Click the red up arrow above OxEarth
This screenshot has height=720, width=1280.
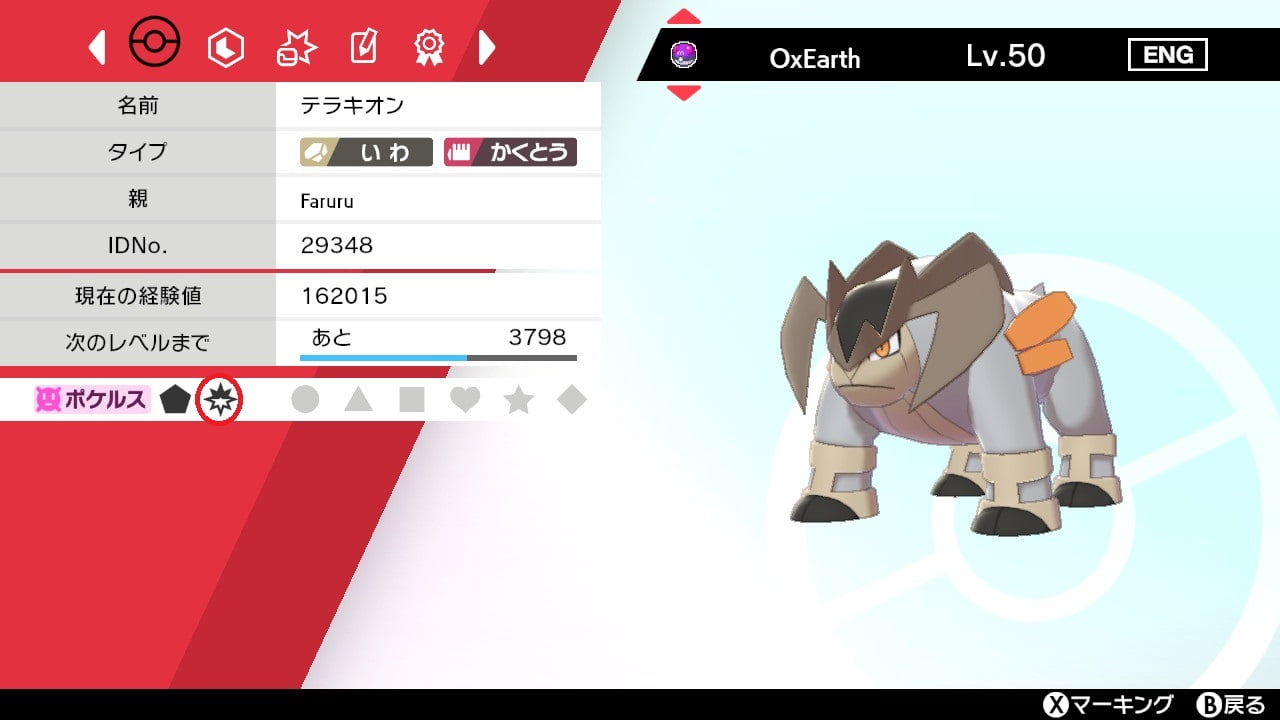[682, 15]
